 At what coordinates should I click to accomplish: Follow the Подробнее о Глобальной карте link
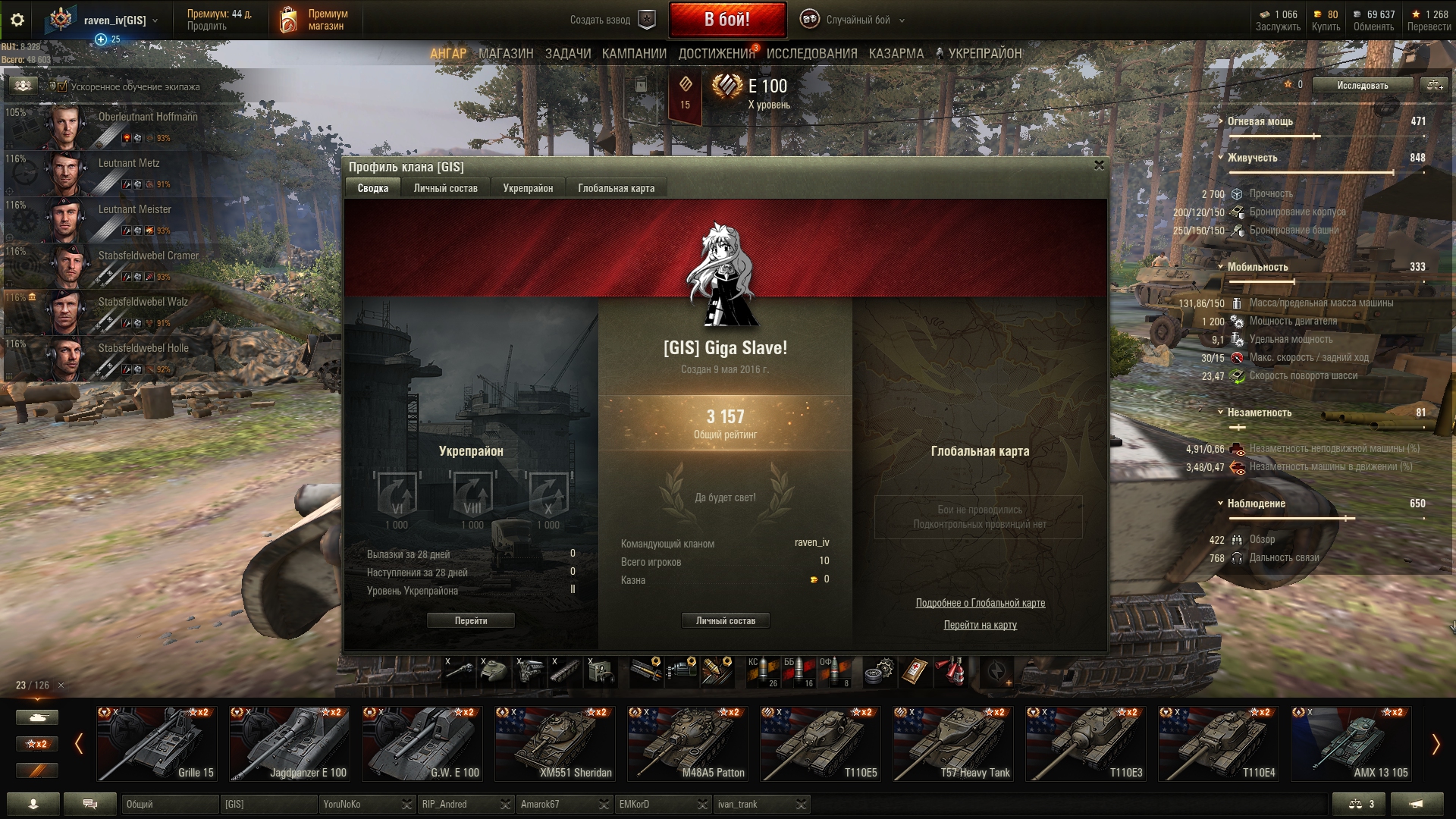pos(980,603)
